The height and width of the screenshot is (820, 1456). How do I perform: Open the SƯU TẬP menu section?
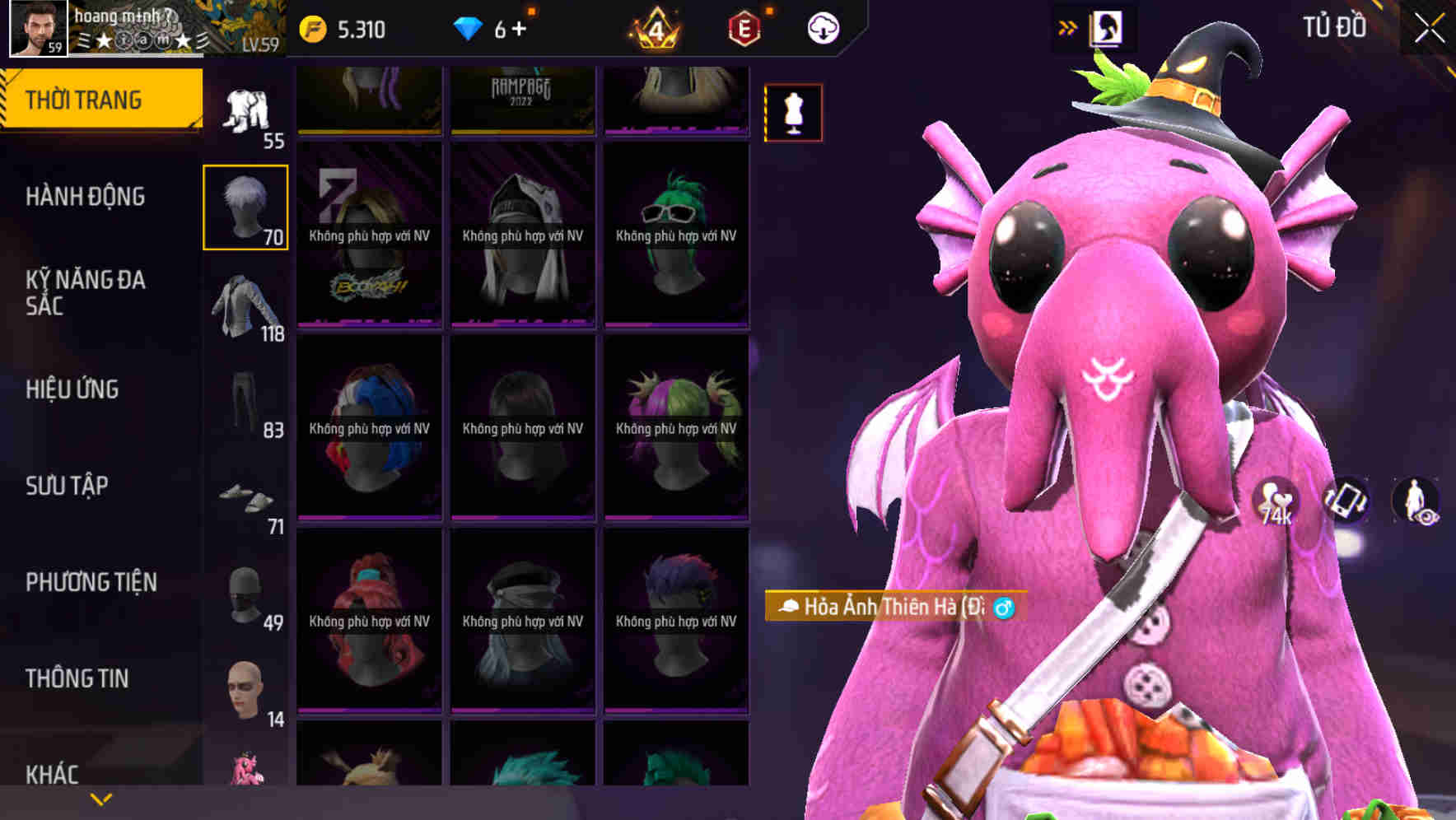(x=66, y=486)
